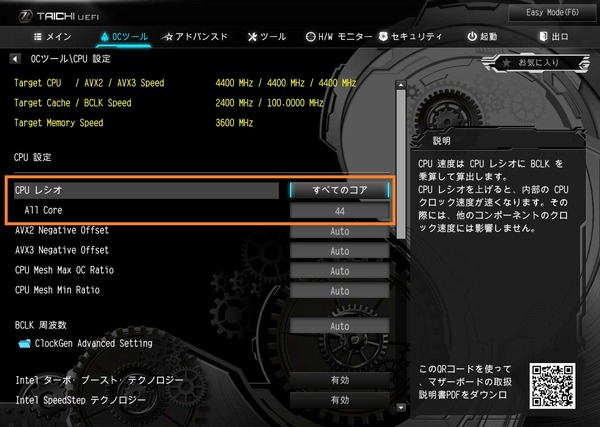Change the AVX3 Negative Offset value
600x427 pixels.
[339, 250]
